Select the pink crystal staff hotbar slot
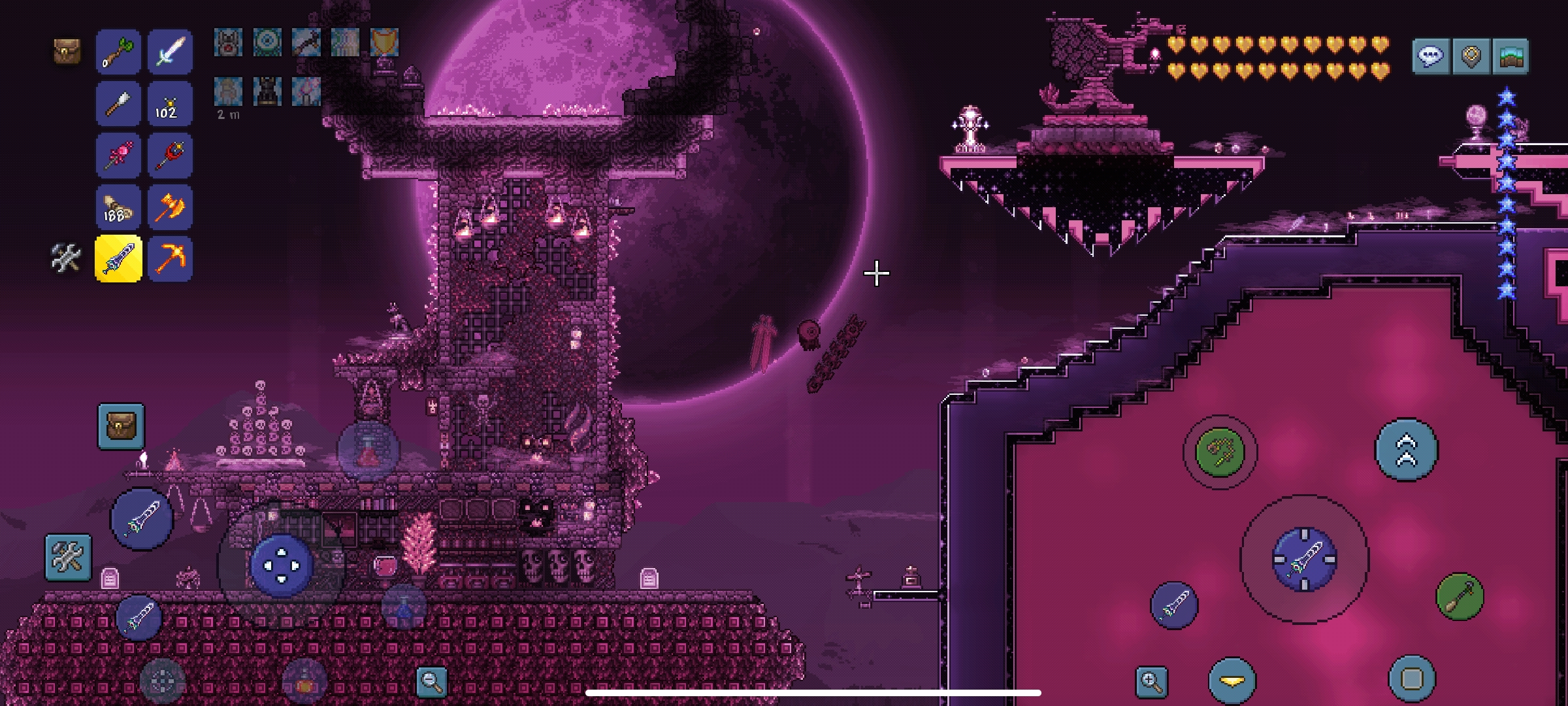Viewport: 1568px width, 706px height. pos(118,156)
